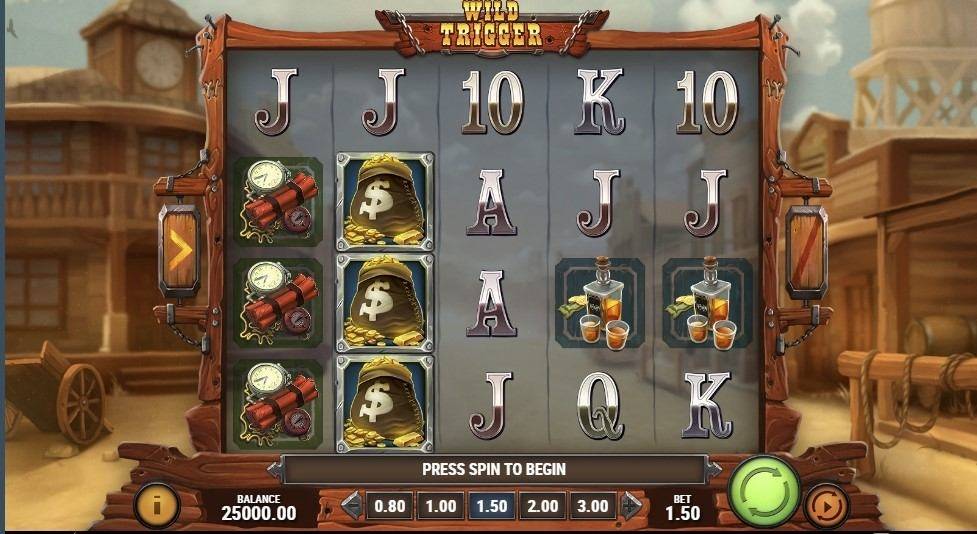Spin the reels with the green button
This screenshot has height=534, width=977.
764,492
